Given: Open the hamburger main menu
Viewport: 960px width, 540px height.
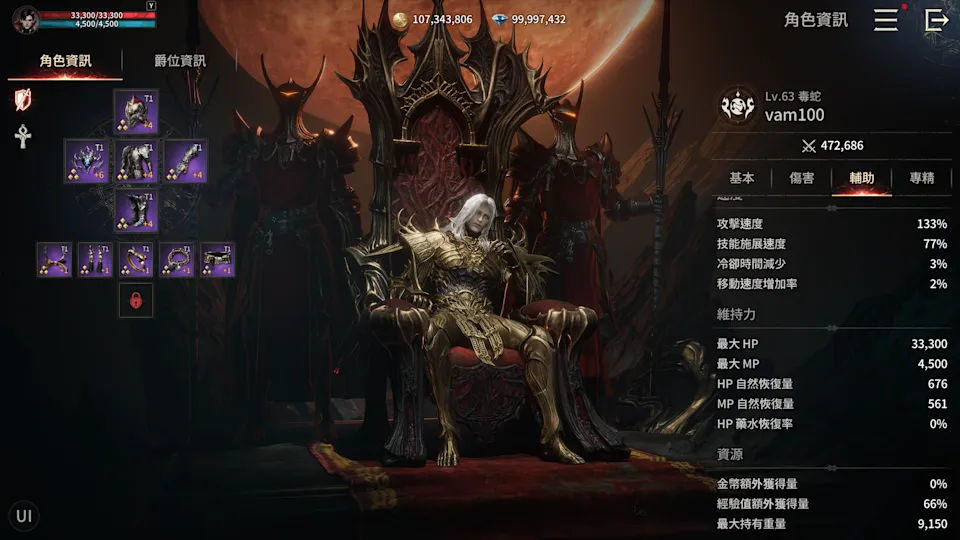Looking at the screenshot, I should (886, 20).
